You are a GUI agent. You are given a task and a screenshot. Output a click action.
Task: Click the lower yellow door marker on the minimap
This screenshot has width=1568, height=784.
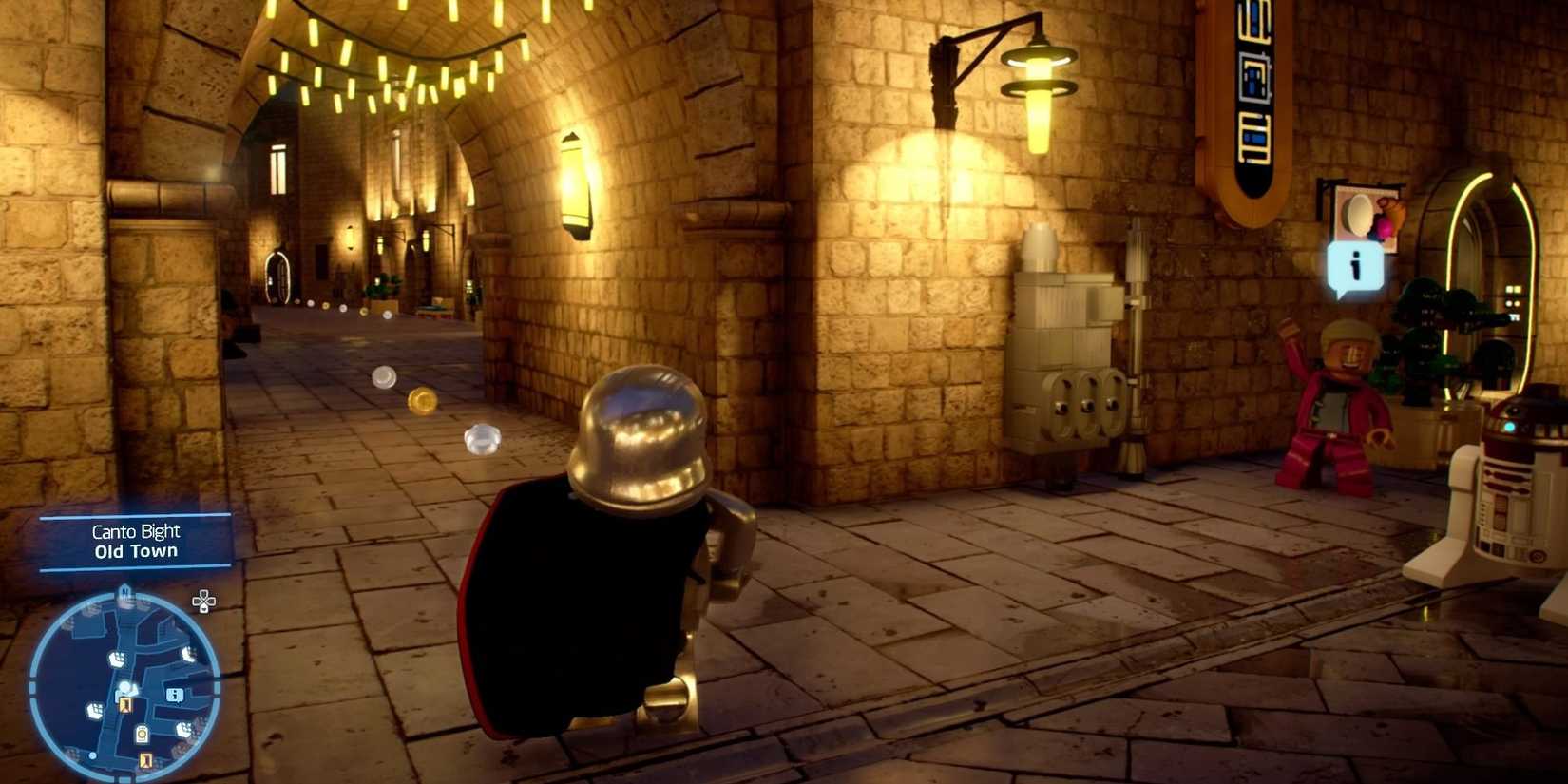point(144,760)
